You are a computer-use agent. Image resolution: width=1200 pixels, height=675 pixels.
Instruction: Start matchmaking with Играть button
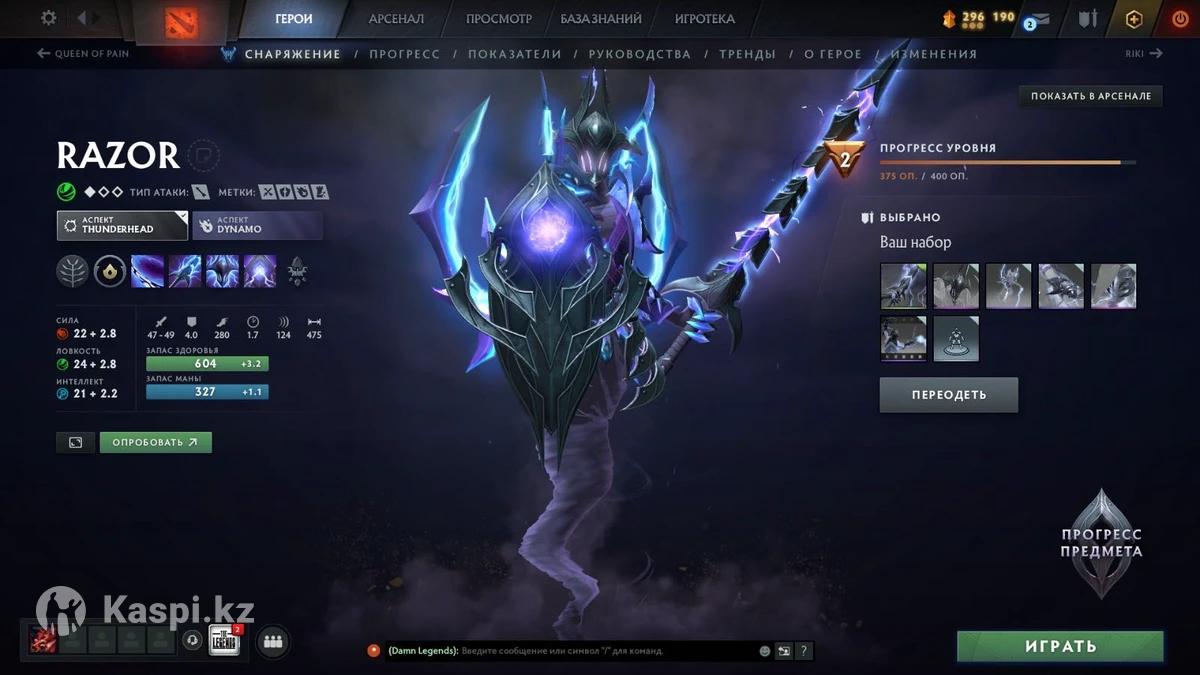[x=1060, y=647]
